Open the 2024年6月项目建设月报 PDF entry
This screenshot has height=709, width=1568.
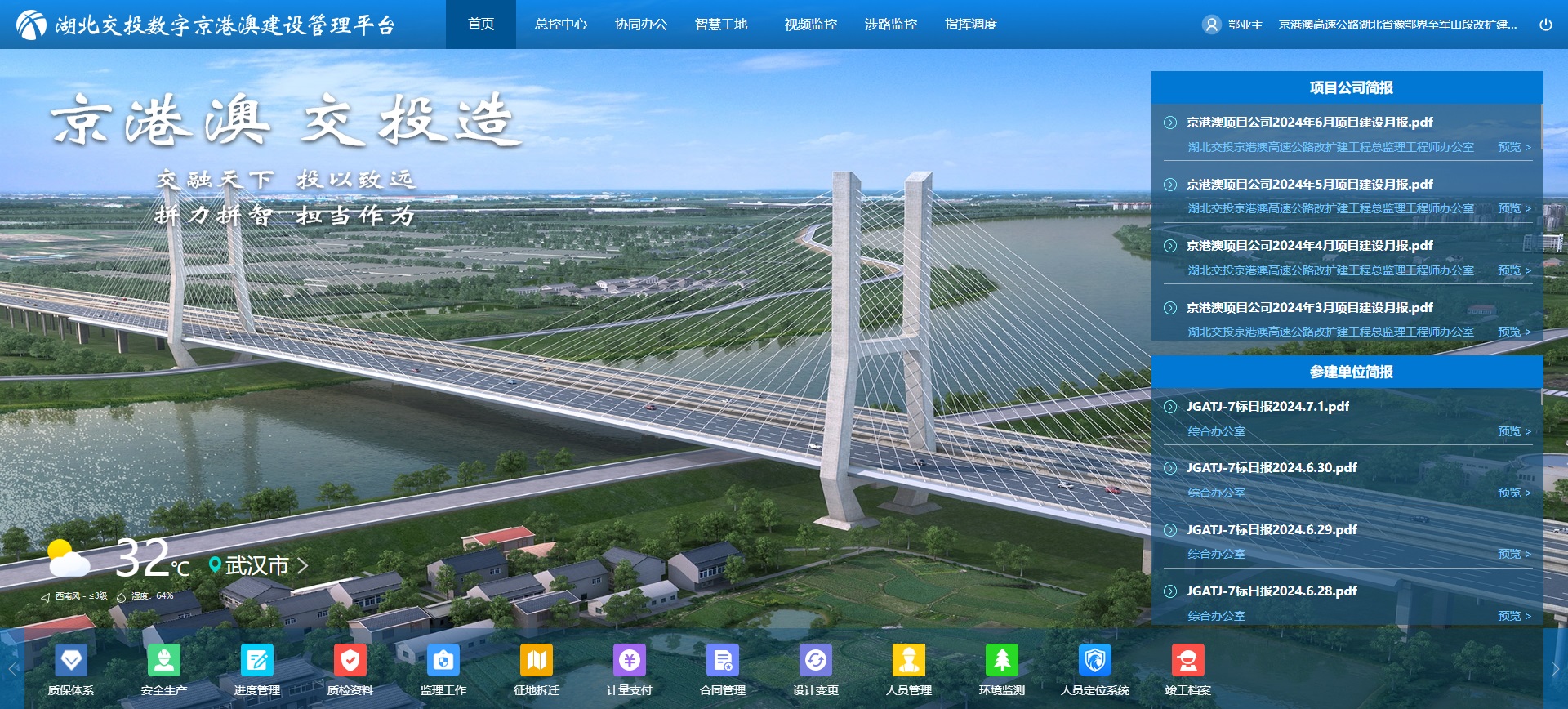point(1309,123)
